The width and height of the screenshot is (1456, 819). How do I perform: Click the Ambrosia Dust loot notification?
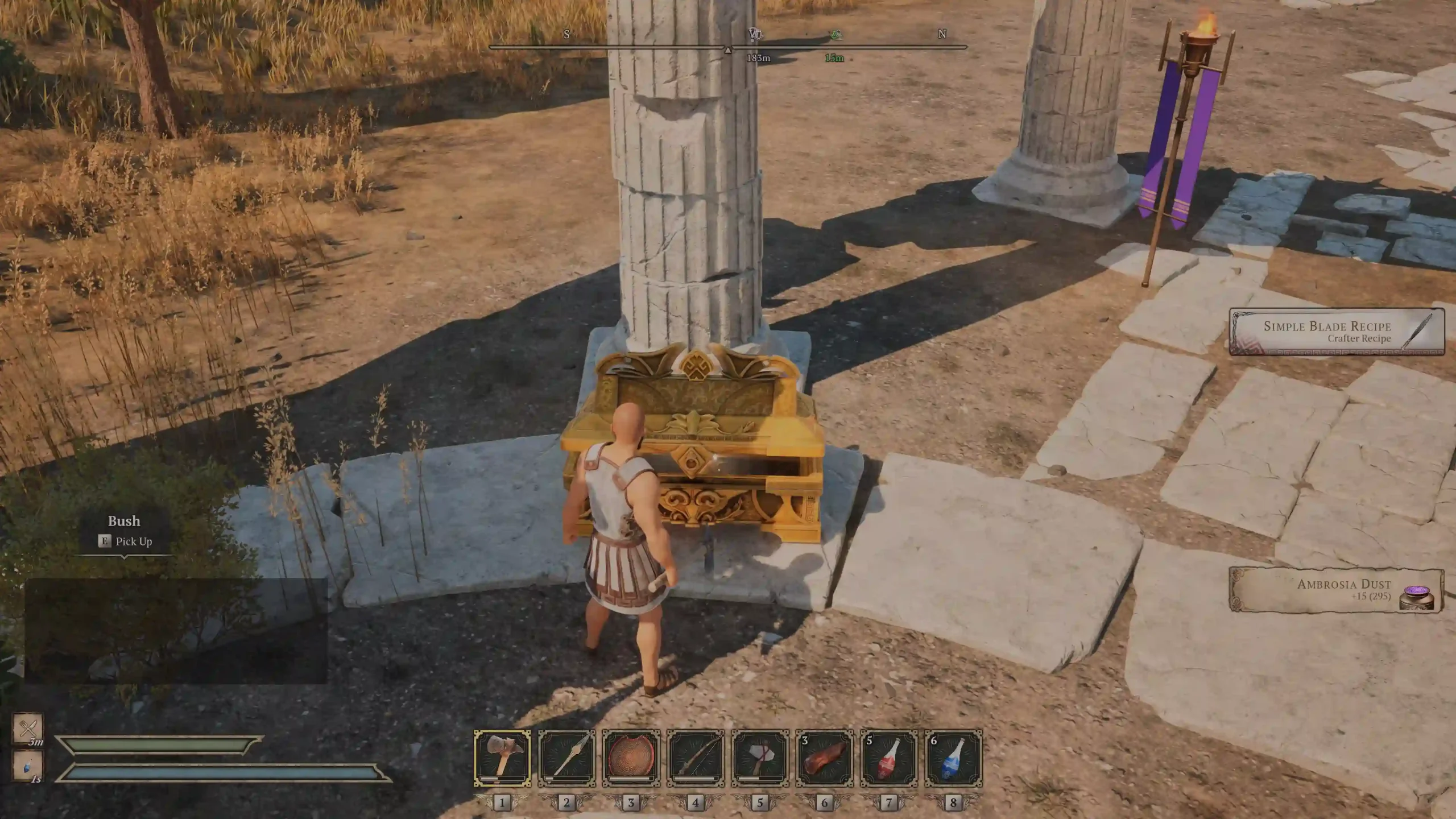(x=1337, y=590)
